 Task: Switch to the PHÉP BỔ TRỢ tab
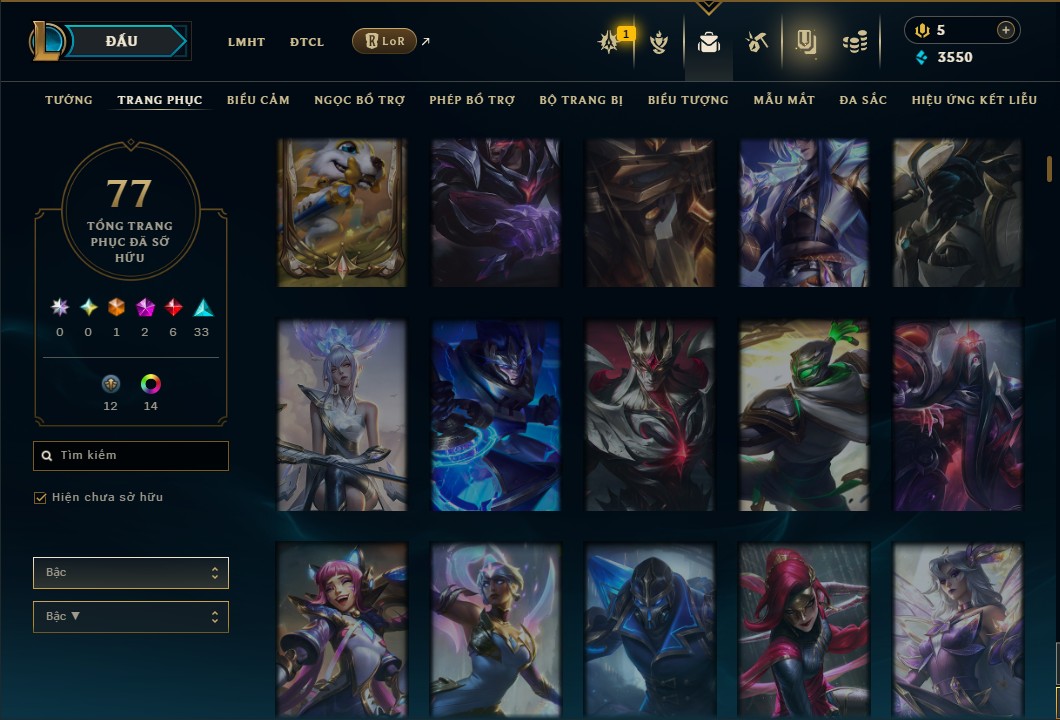pyautogui.click(x=472, y=100)
